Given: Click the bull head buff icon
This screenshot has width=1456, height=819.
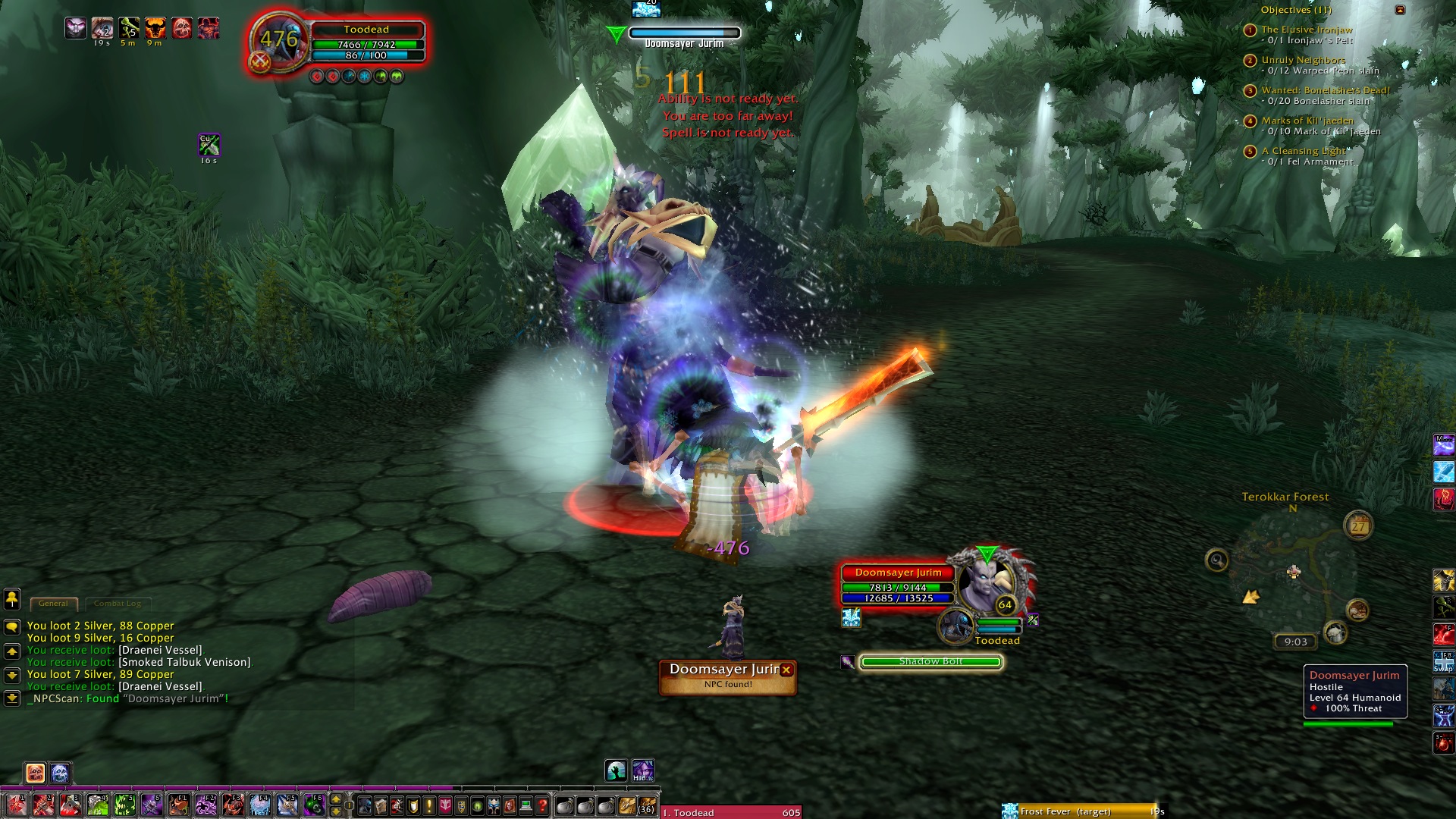Looking at the screenshot, I should (155, 29).
